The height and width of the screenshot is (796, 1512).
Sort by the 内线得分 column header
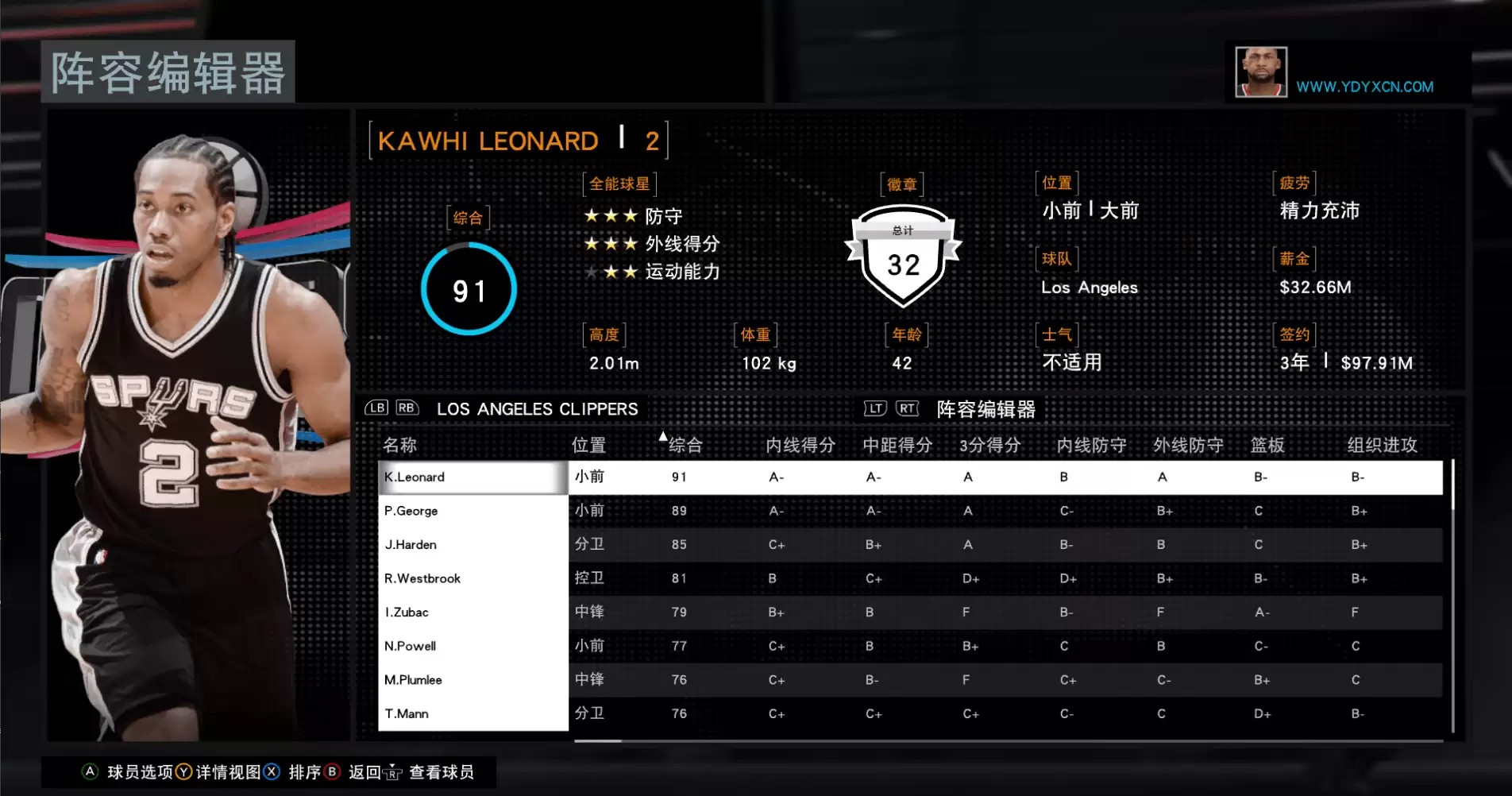point(800,445)
